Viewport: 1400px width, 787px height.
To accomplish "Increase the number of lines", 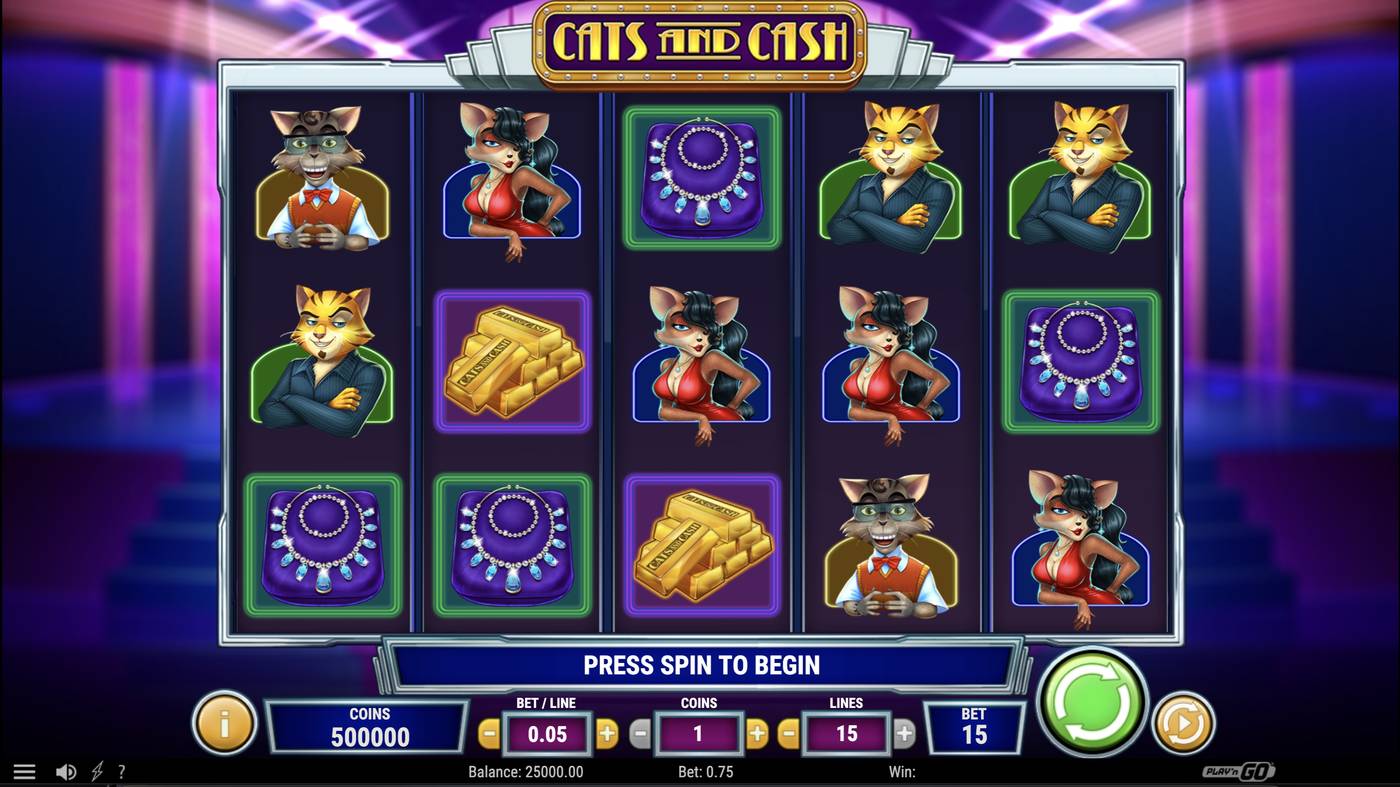I will 903,733.
